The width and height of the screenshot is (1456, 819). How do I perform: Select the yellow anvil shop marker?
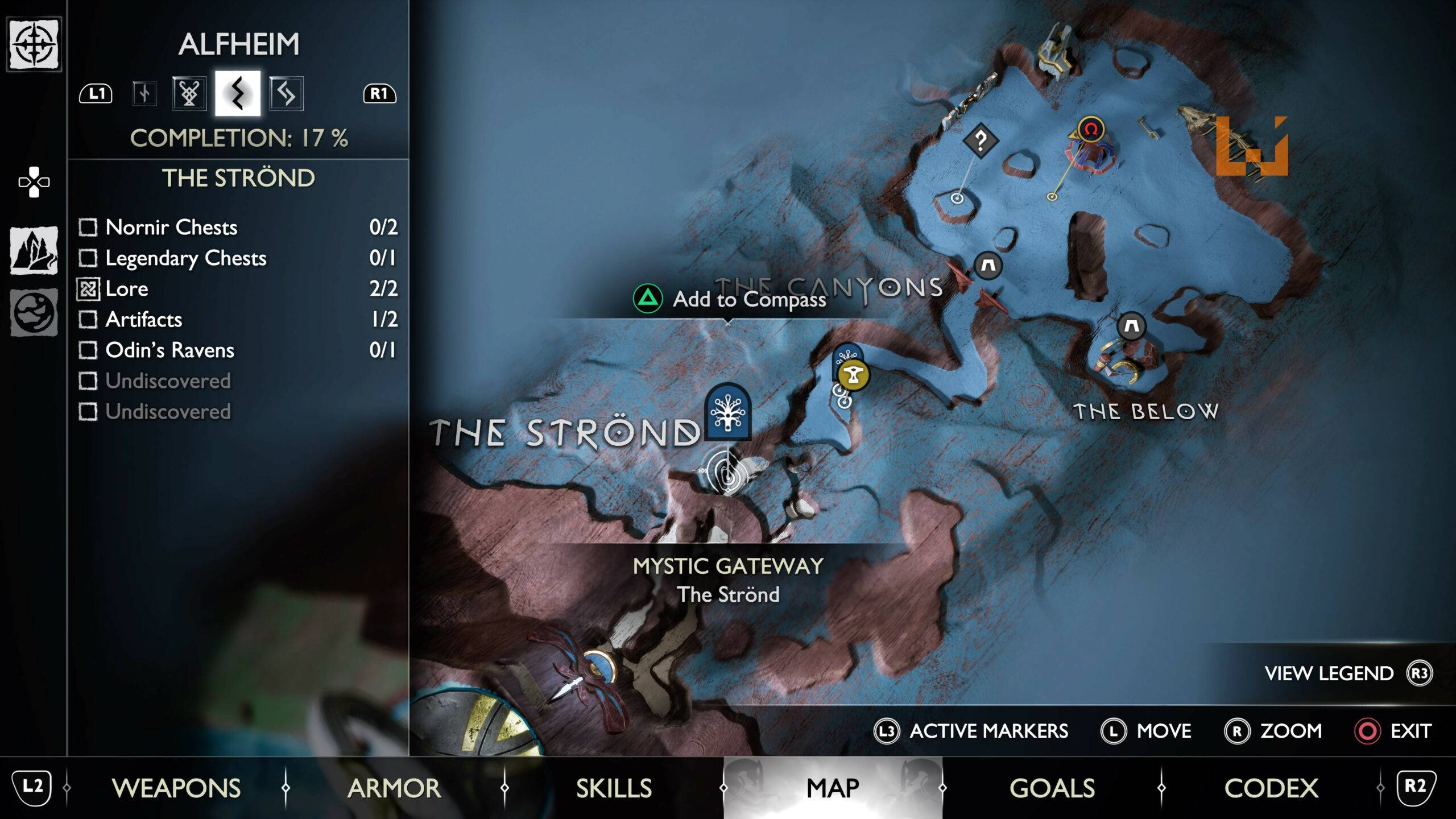853,375
